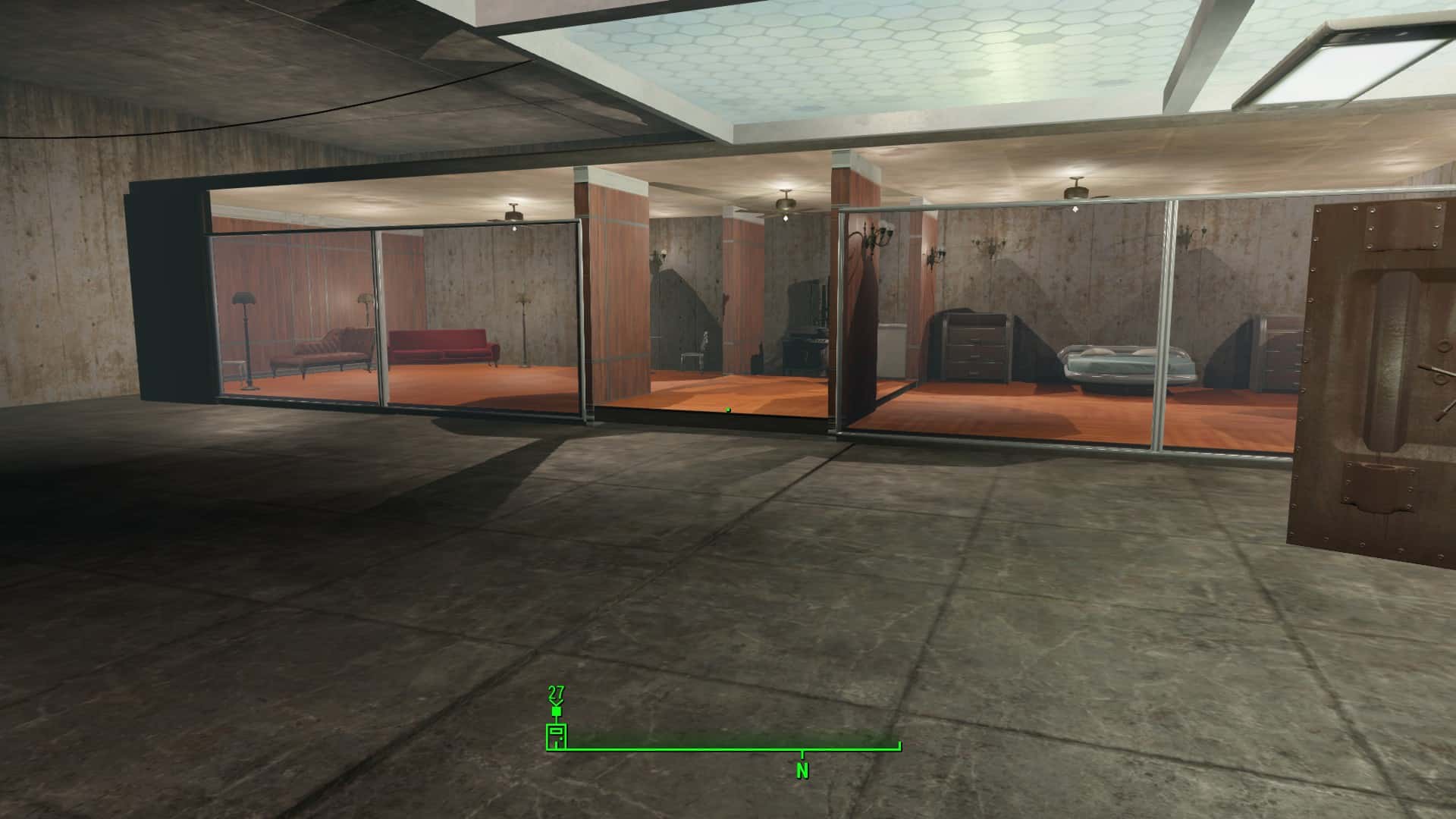
Task: Click the location marker icon on the compass
Action: coord(556,736)
